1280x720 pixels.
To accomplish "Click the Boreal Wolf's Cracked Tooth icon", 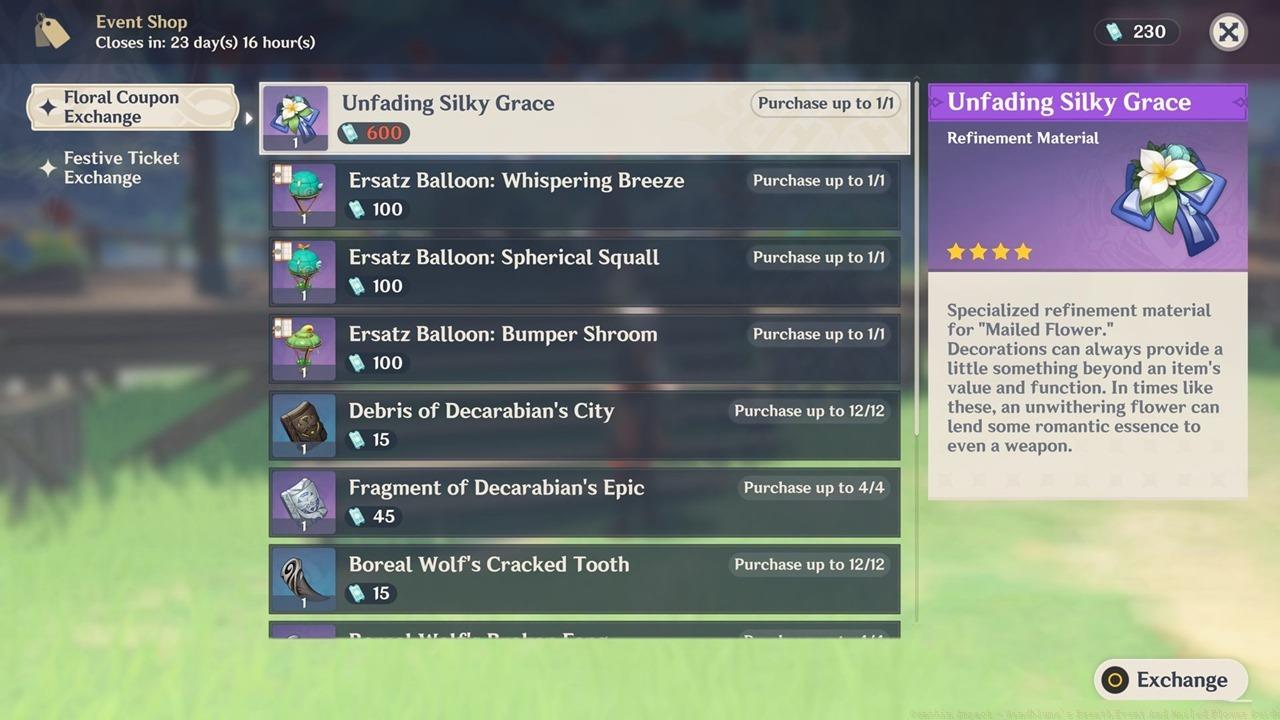I will [302, 579].
